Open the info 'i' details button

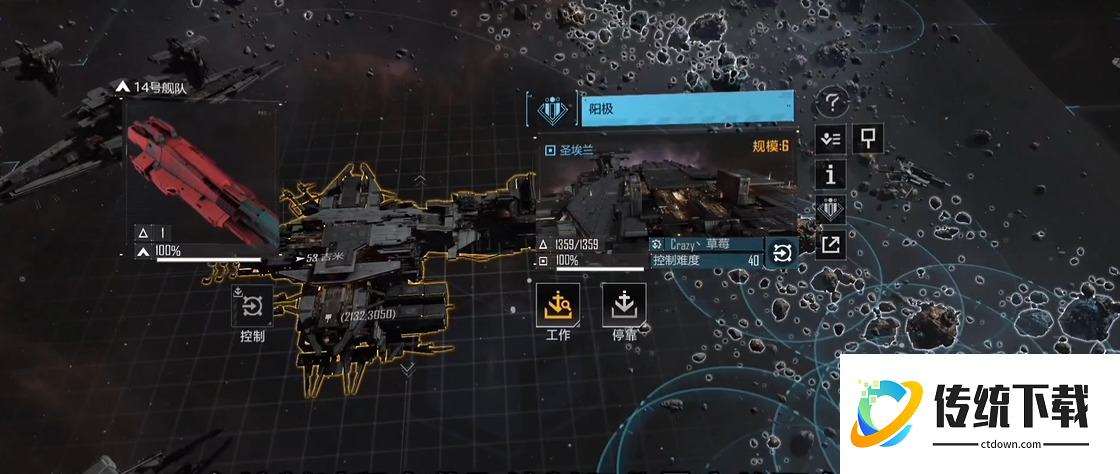click(830, 175)
